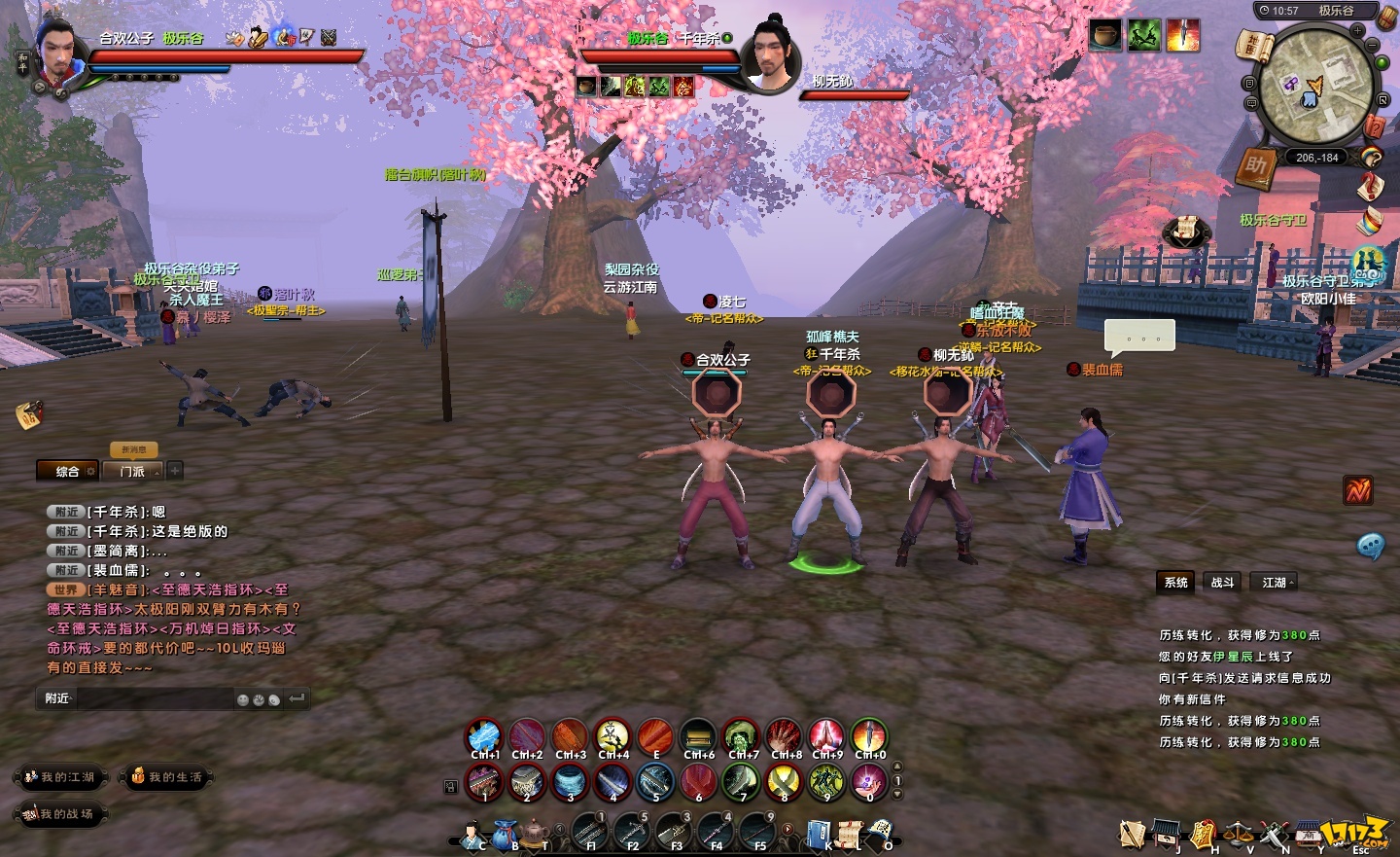
Task: Activate the blue lightning skill on Ctrl+1
Action: pyautogui.click(x=484, y=737)
